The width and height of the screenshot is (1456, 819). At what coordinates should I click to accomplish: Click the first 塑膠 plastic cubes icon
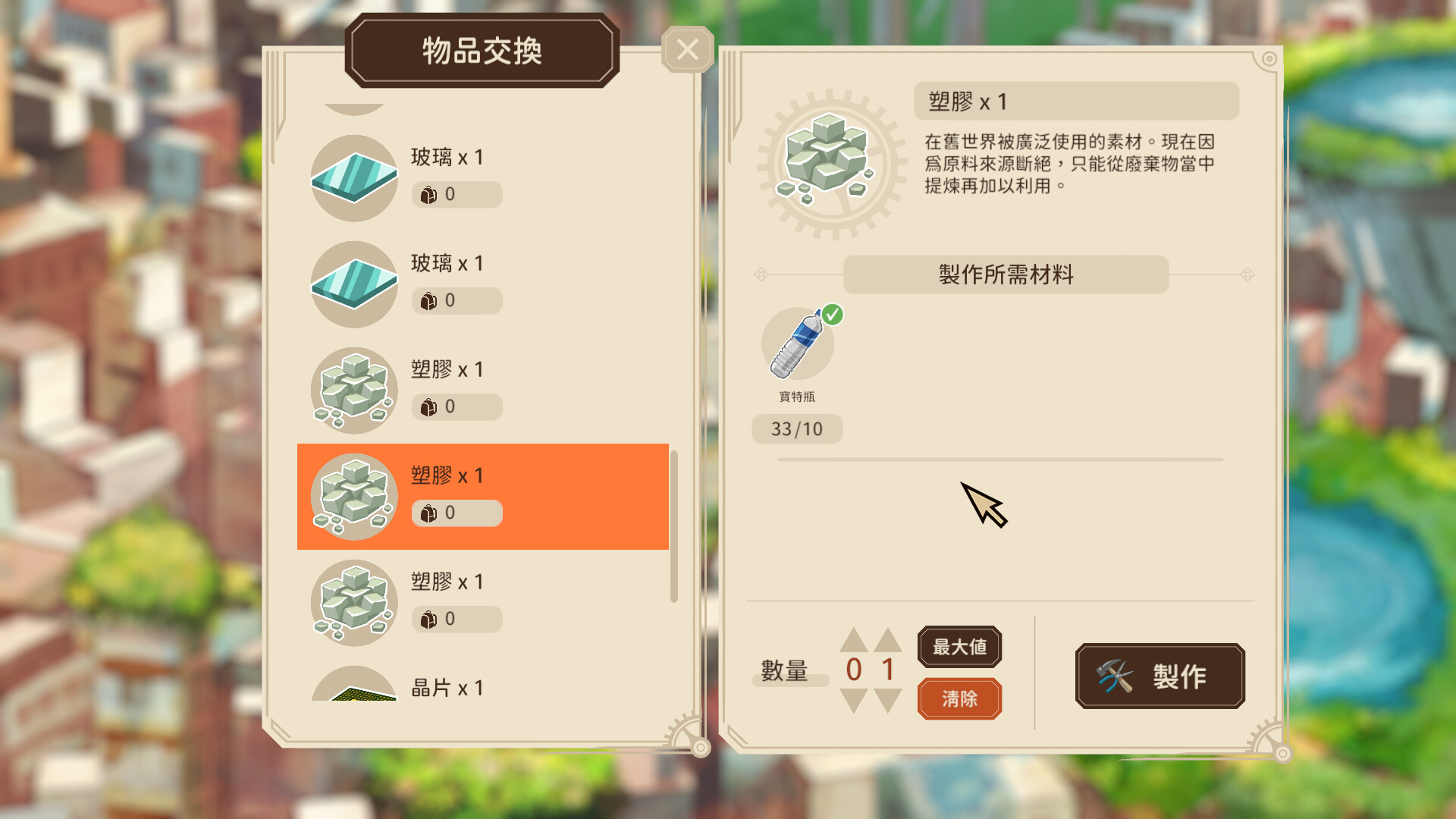pos(353,388)
